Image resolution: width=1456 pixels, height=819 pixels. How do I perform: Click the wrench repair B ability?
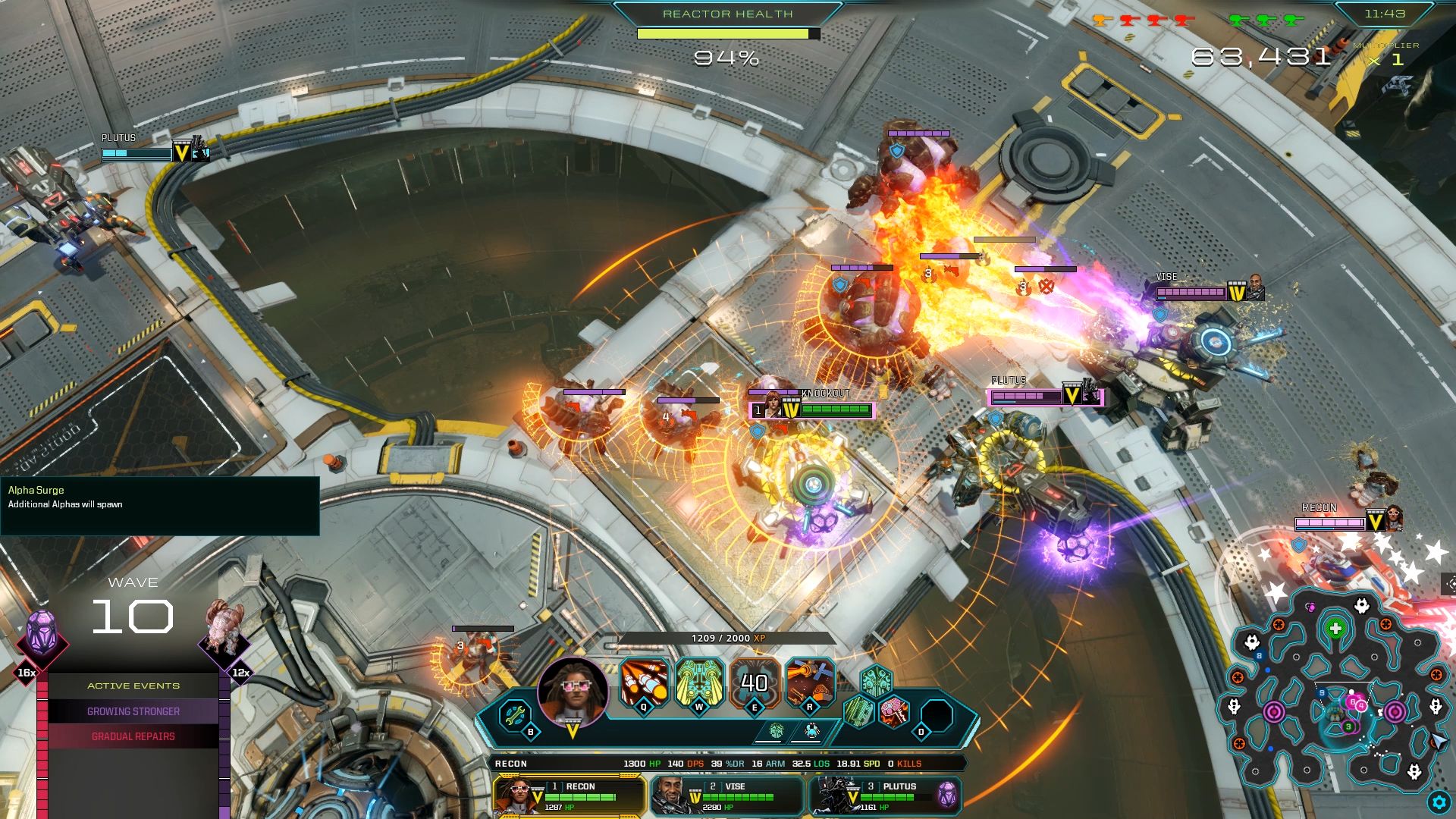(x=515, y=714)
